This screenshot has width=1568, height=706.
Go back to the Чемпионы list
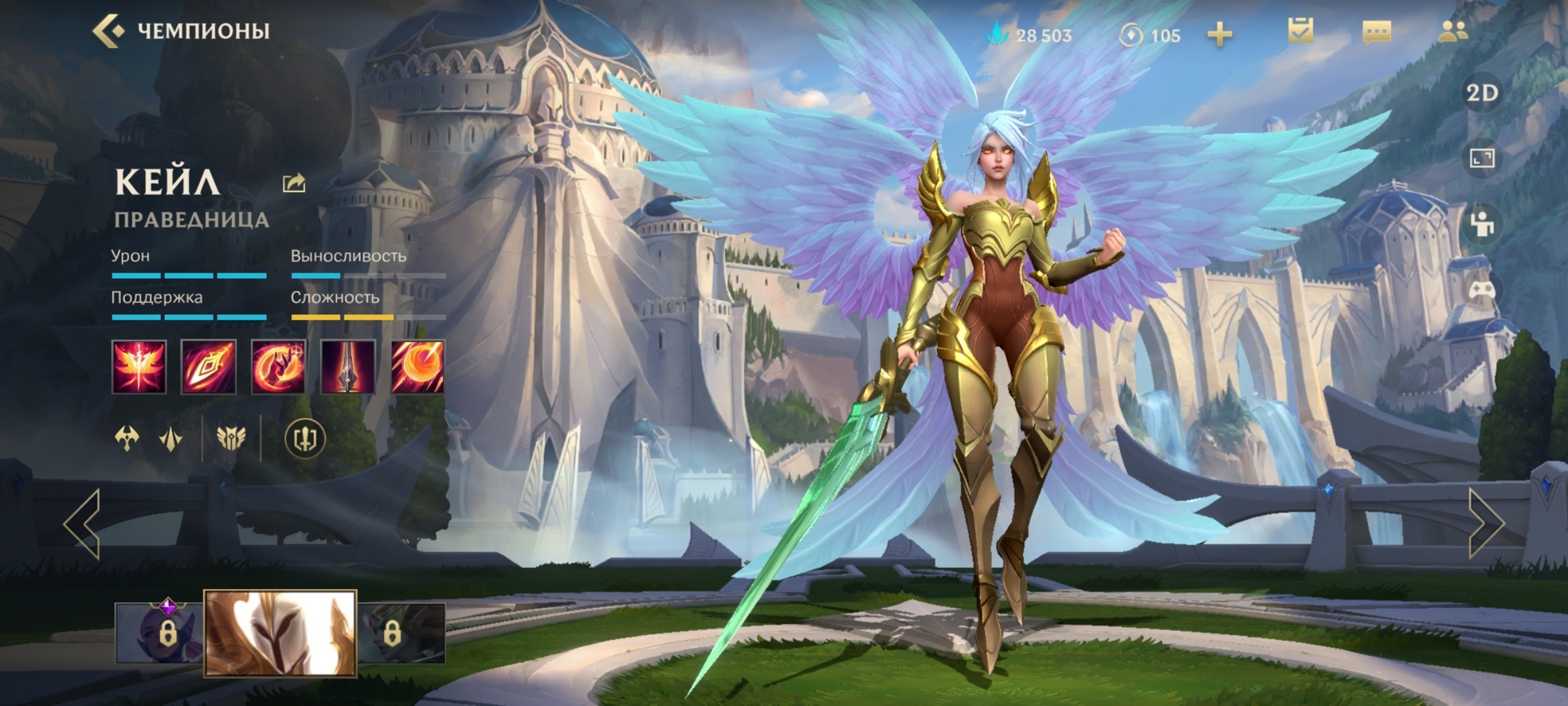(108, 31)
